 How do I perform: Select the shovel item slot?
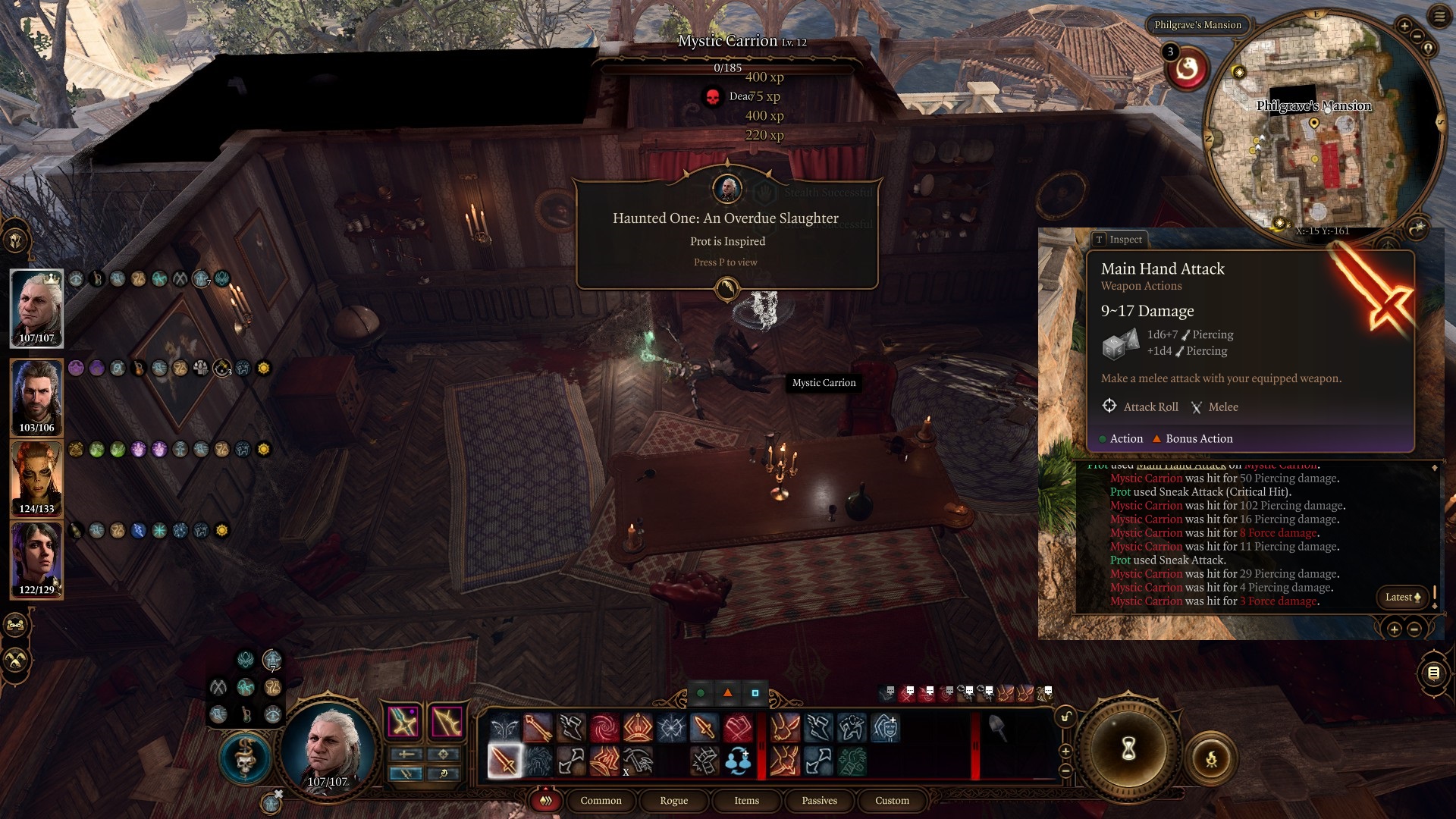[x=997, y=729]
